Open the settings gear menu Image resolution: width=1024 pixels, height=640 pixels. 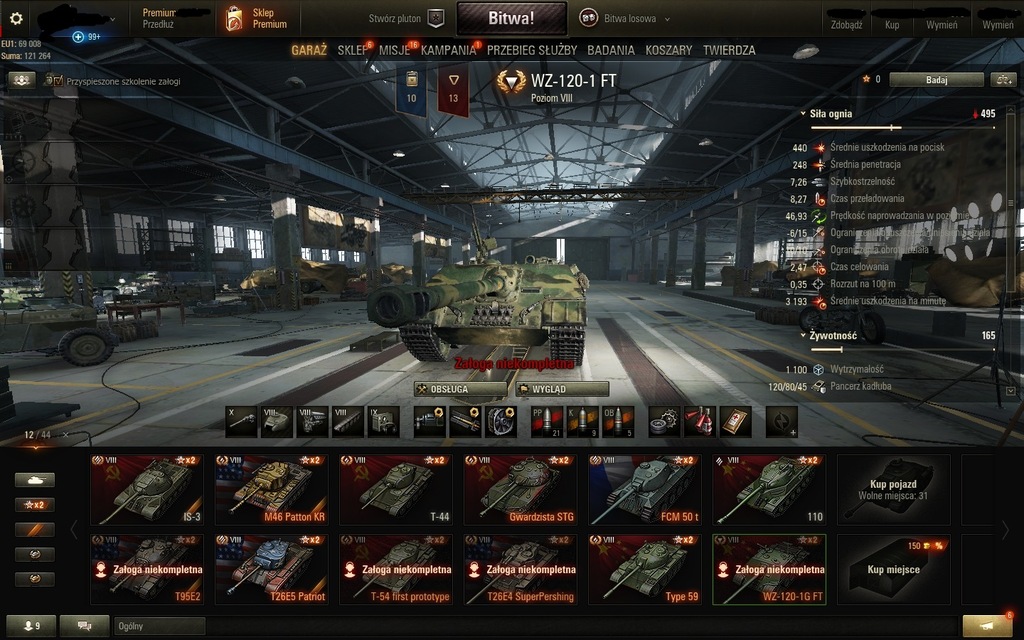tap(15, 18)
